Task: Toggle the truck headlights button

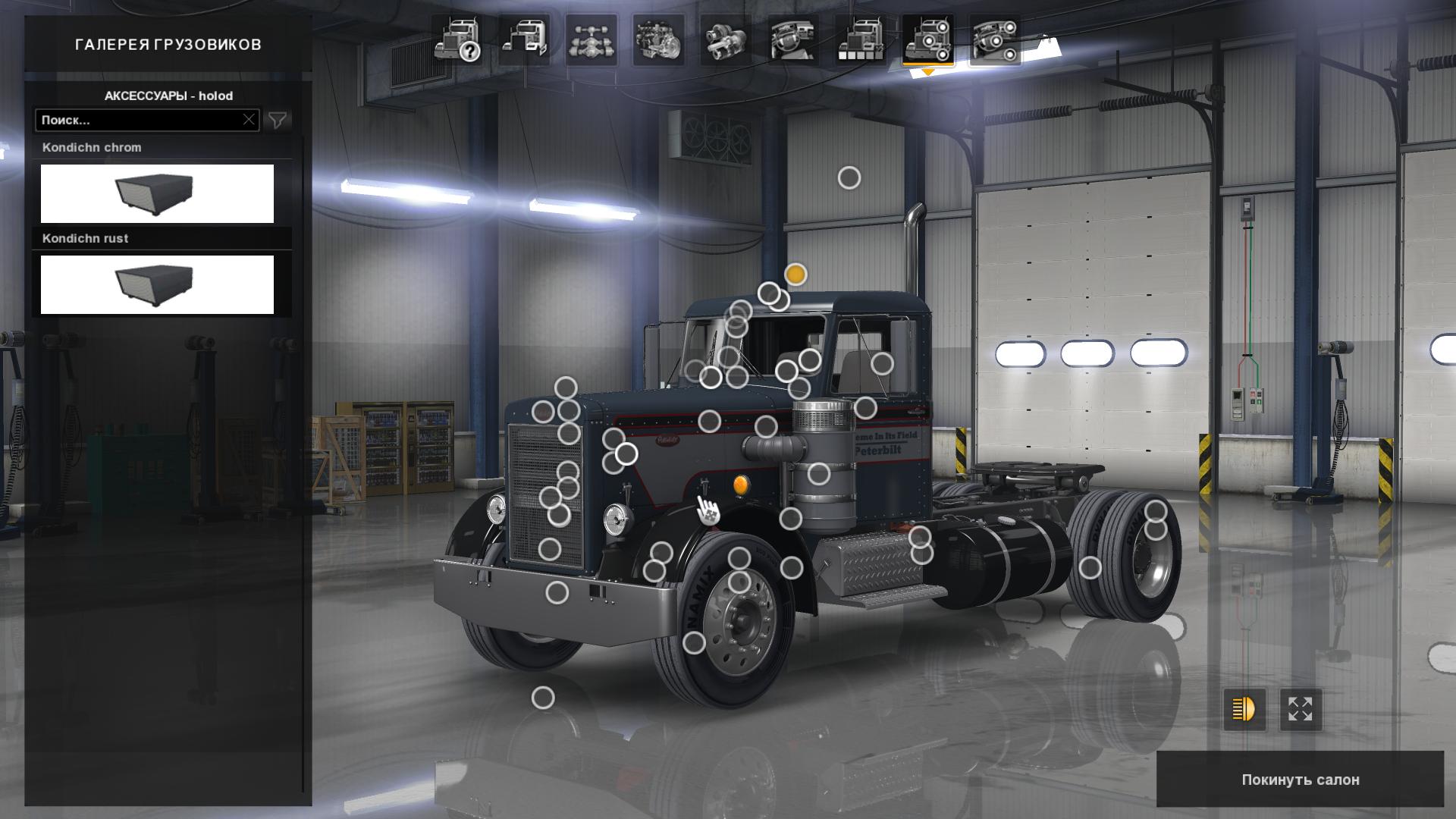Action: (1244, 710)
